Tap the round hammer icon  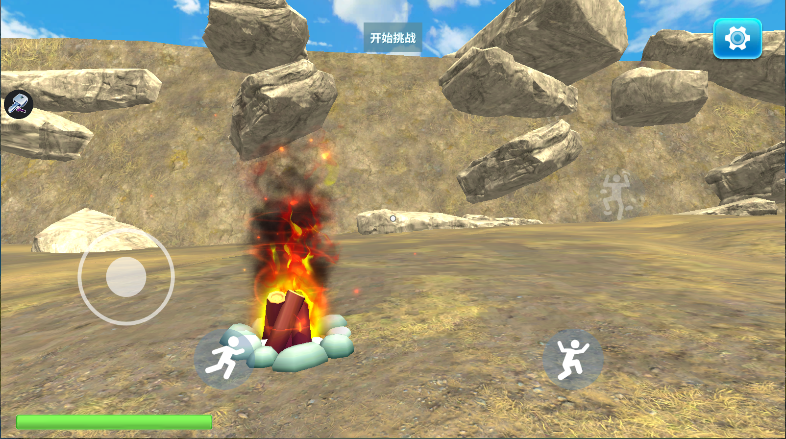coord(19,102)
